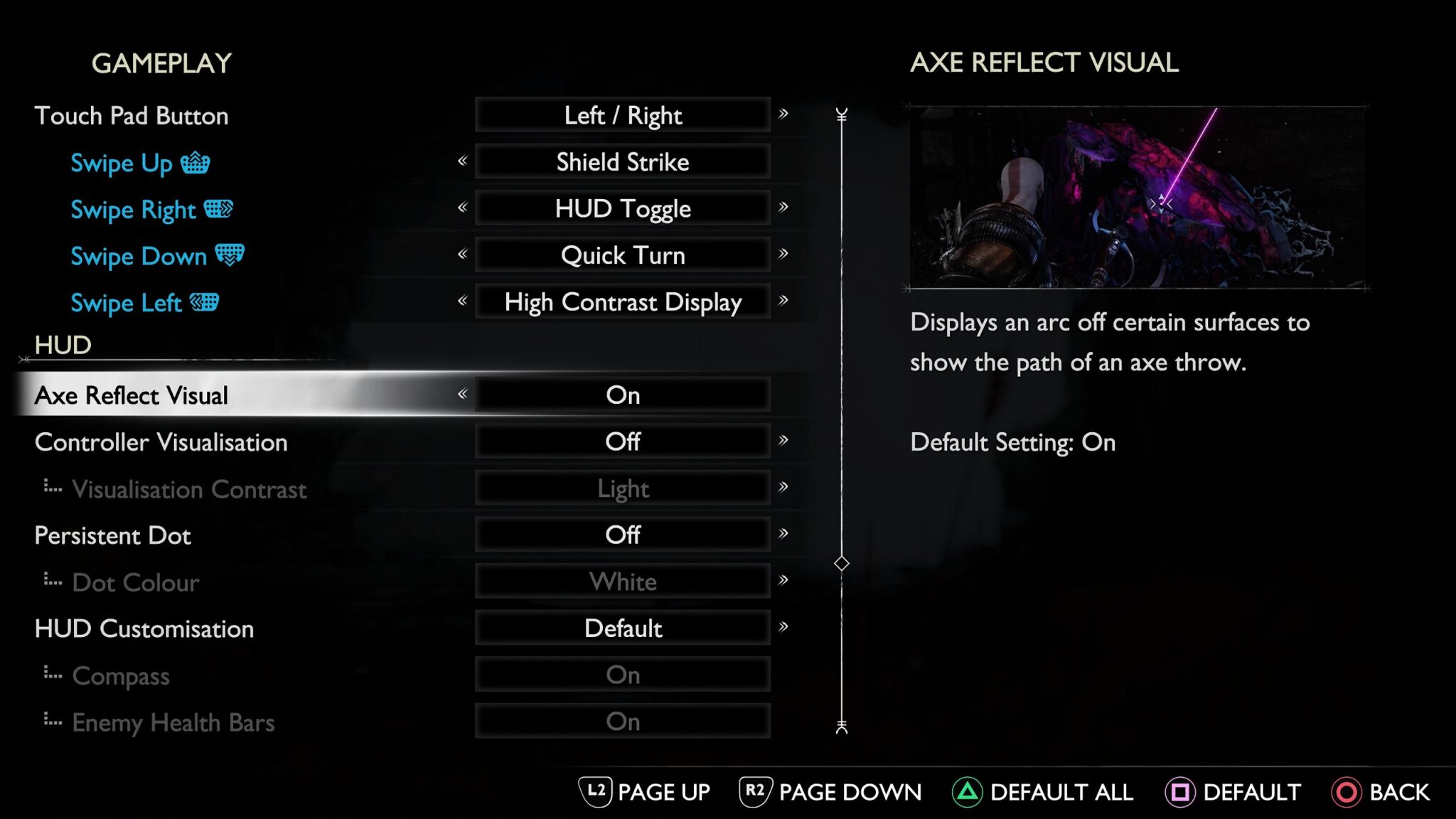Select the Visualisation Contrast sub-option
Image resolution: width=1456 pixels, height=819 pixels.
click(189, 489)
